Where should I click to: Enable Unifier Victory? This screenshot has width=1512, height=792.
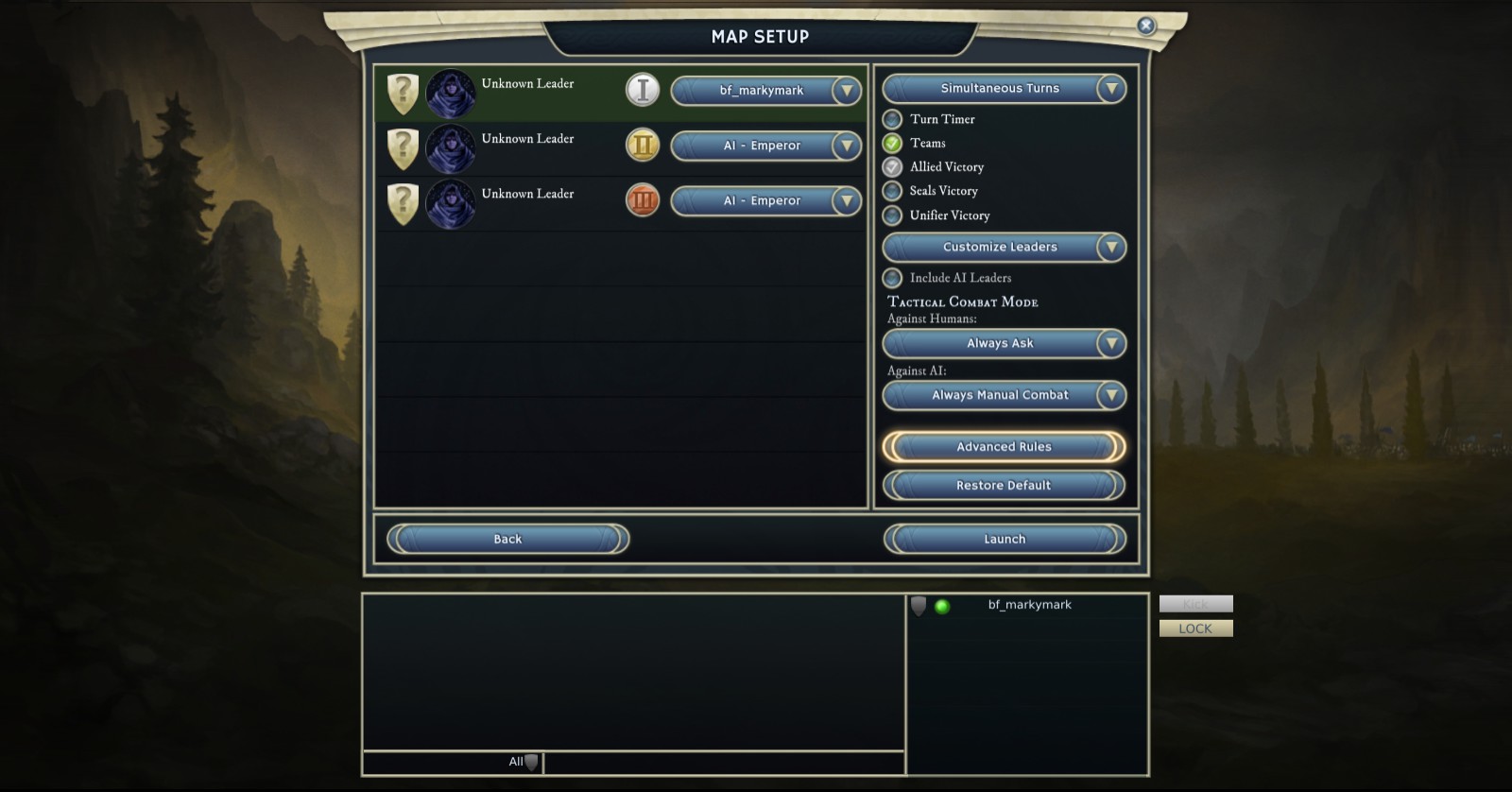click(892, 215)
